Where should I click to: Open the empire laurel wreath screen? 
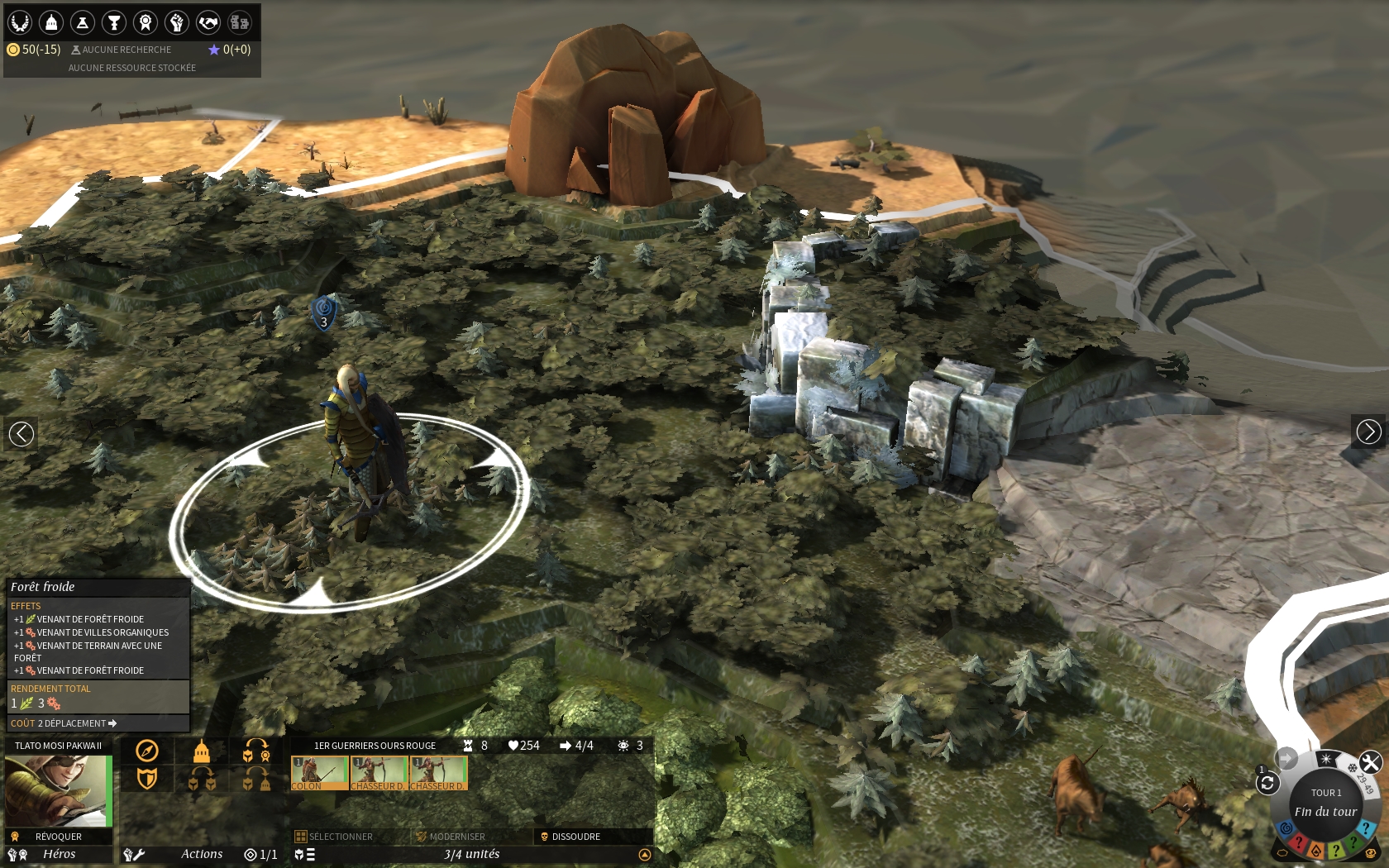(20, 22)
